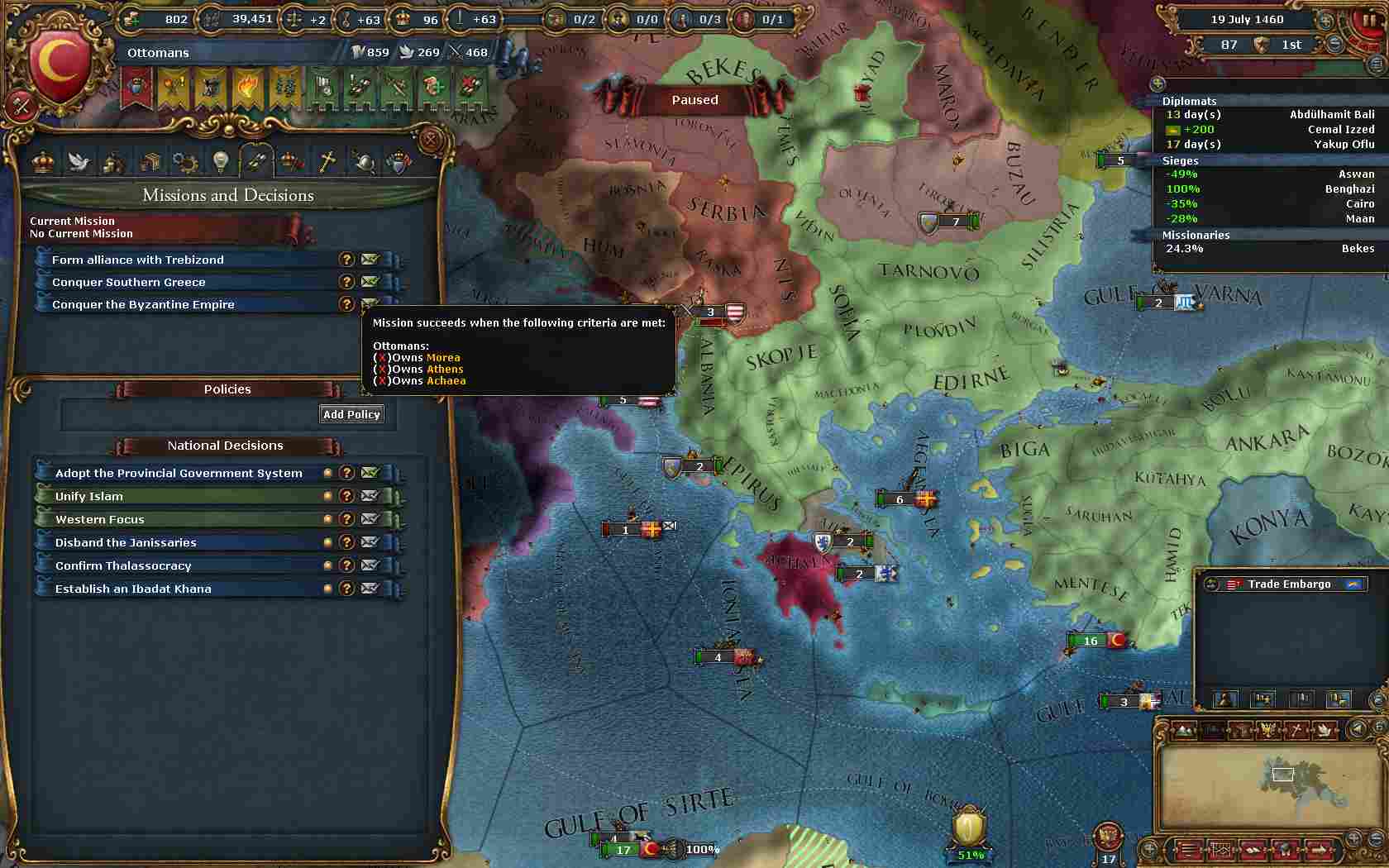Click the Add Policy button
Image resolution: width=1389 pixels, height=868 pixels.
click(x=351, y=414)
